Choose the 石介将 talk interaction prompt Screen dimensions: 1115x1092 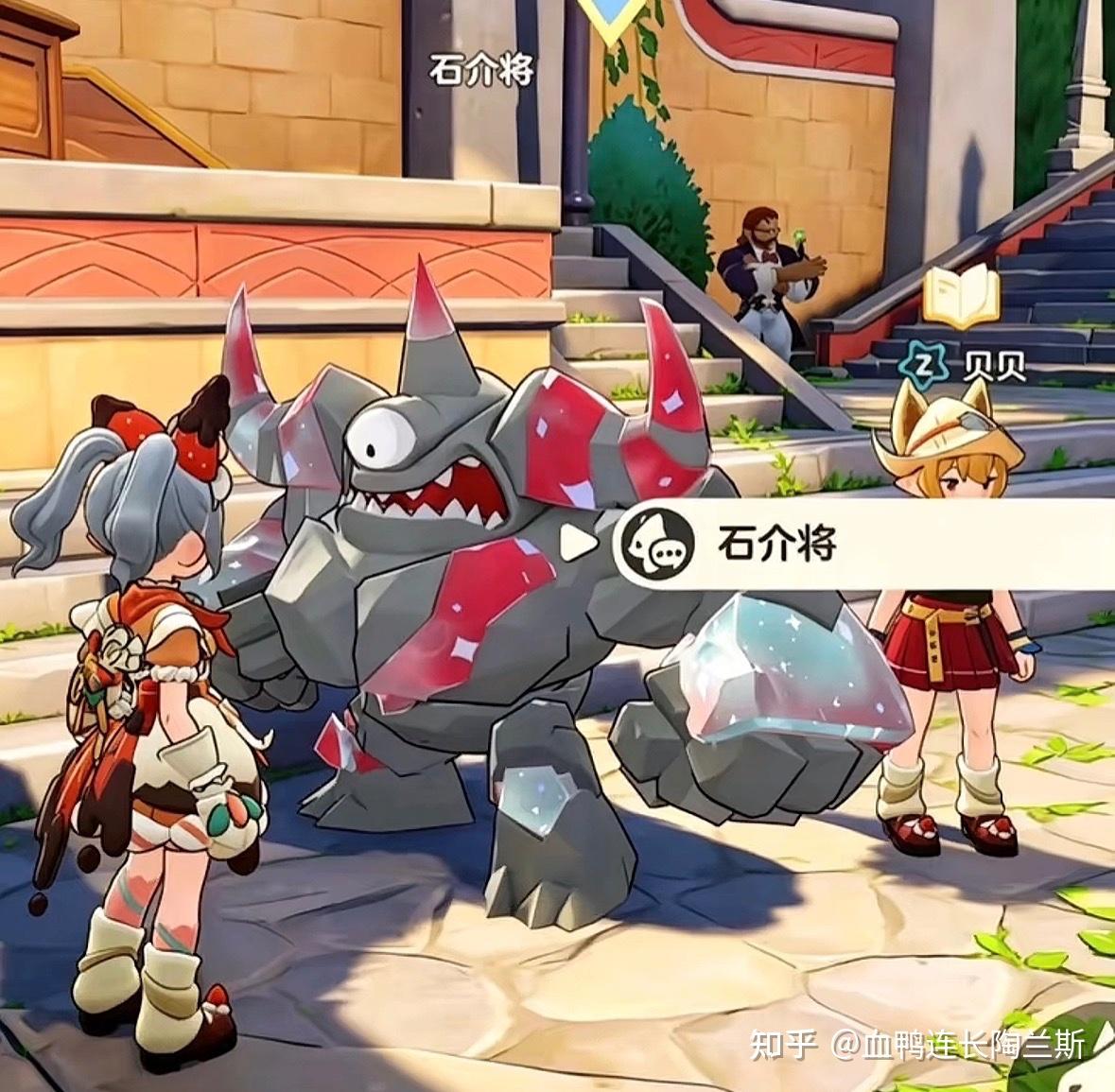[775, 544]
